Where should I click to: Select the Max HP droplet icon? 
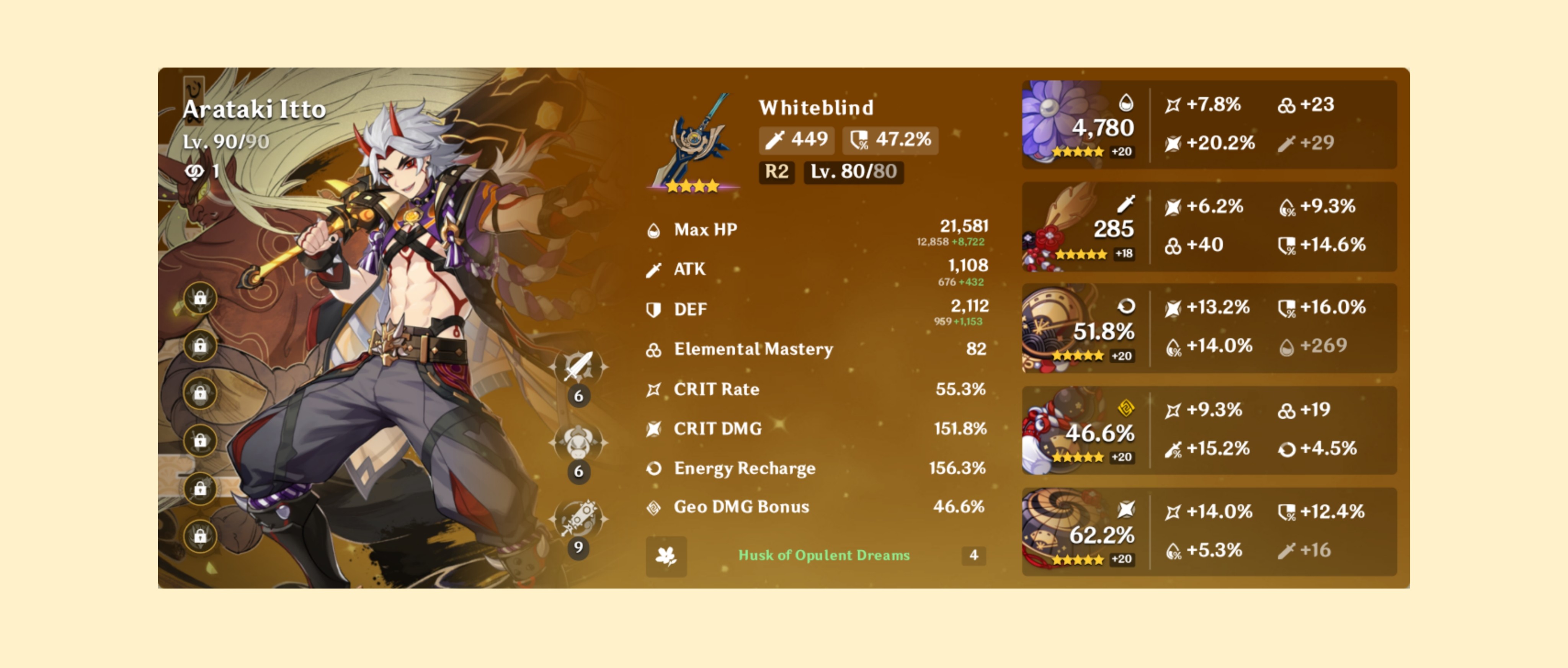point(654,230)
